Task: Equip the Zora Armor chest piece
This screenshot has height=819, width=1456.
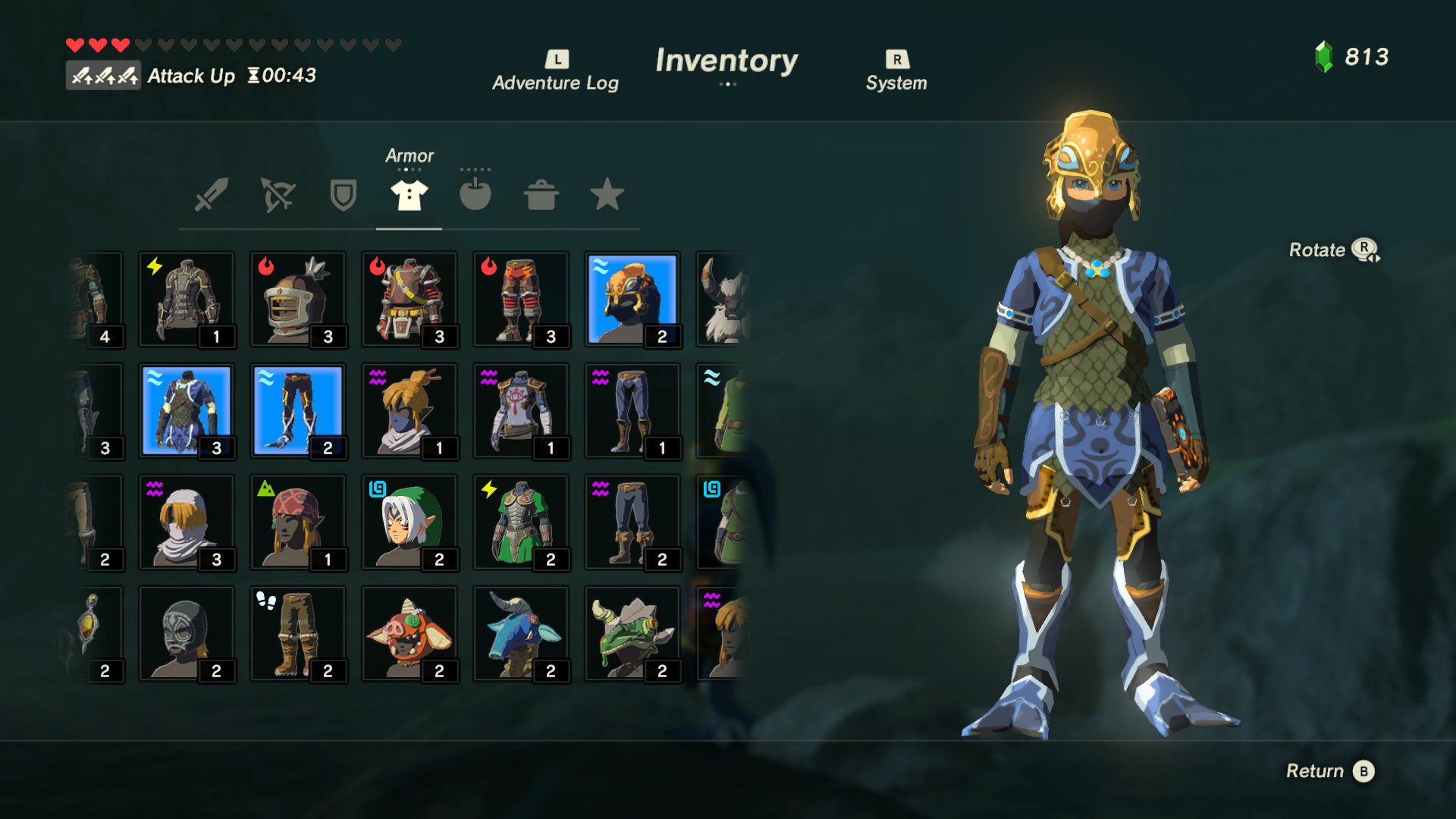Action: pyautogui.click(x=187, y=410)
